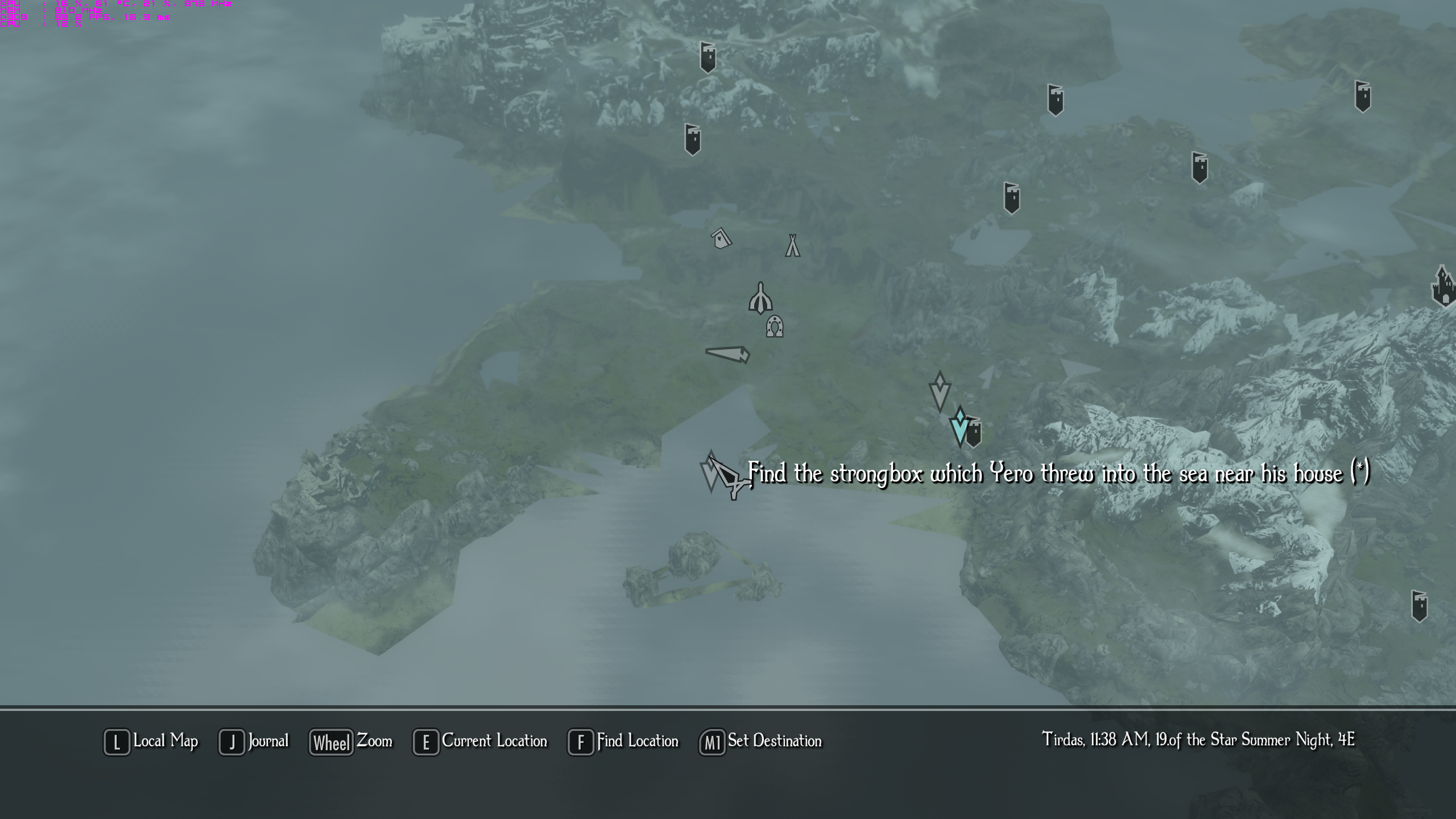Click the Set Destination option
The height and width of the screenshot is (819, 1456).
761,742
